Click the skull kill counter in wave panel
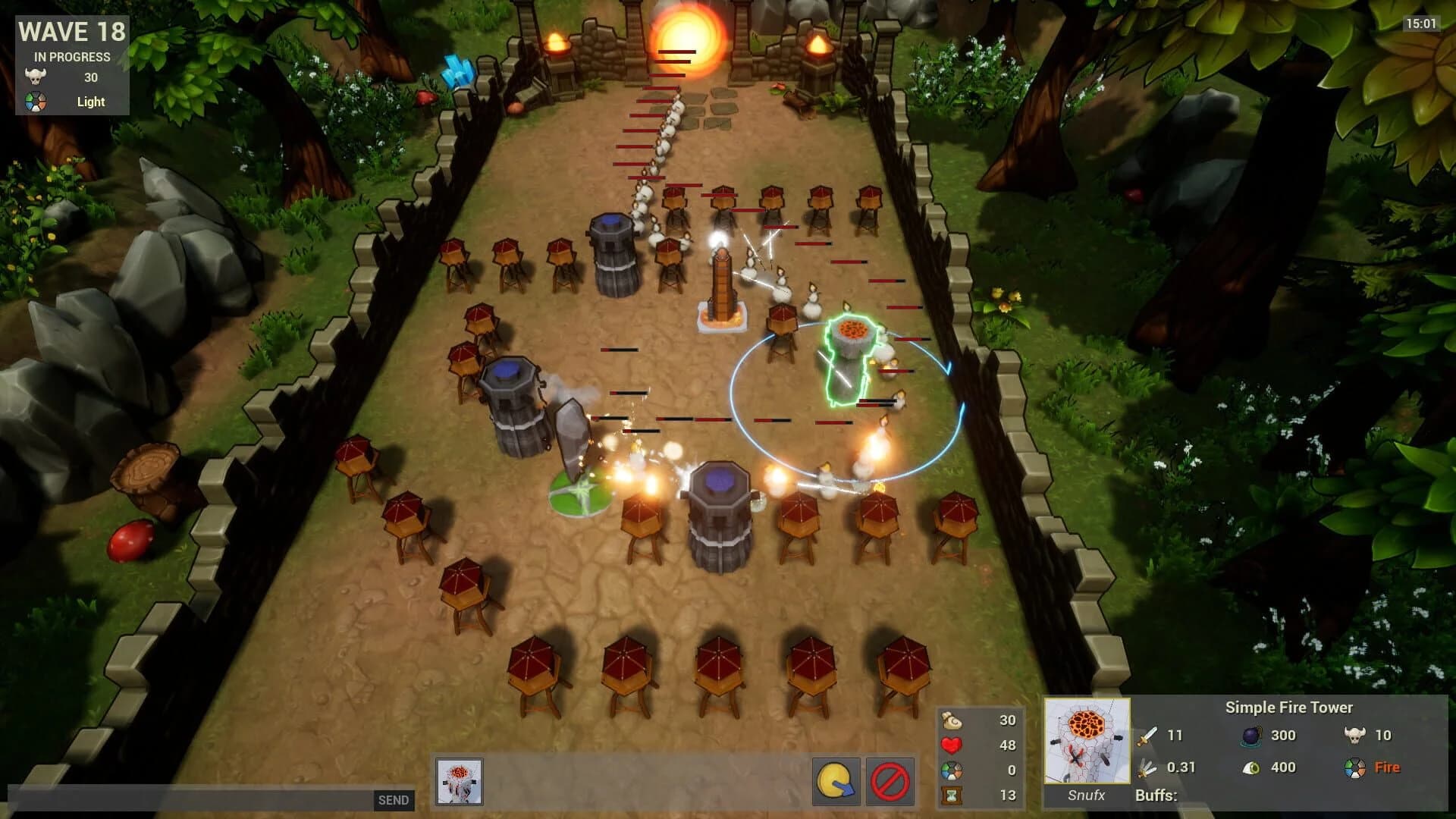The width and height of the screenshot is (1456, 819). 36,77
